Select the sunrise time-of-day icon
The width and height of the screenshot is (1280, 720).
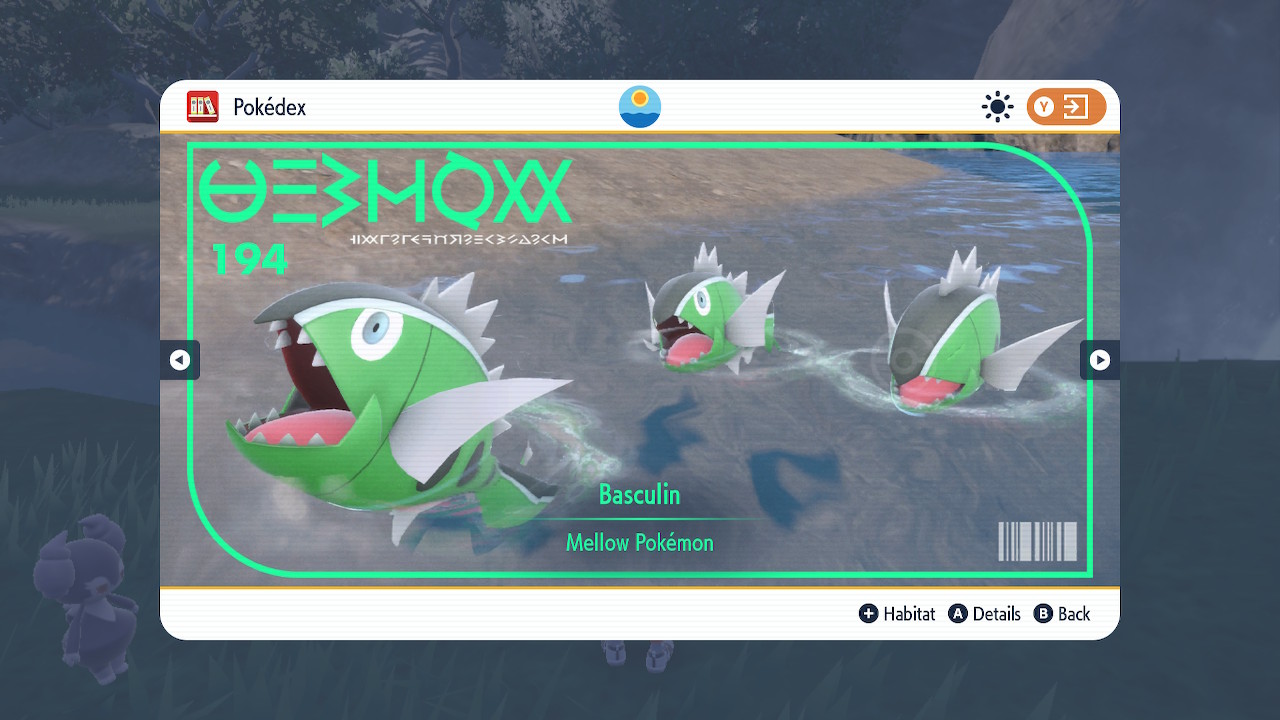[x=640, y=107]
